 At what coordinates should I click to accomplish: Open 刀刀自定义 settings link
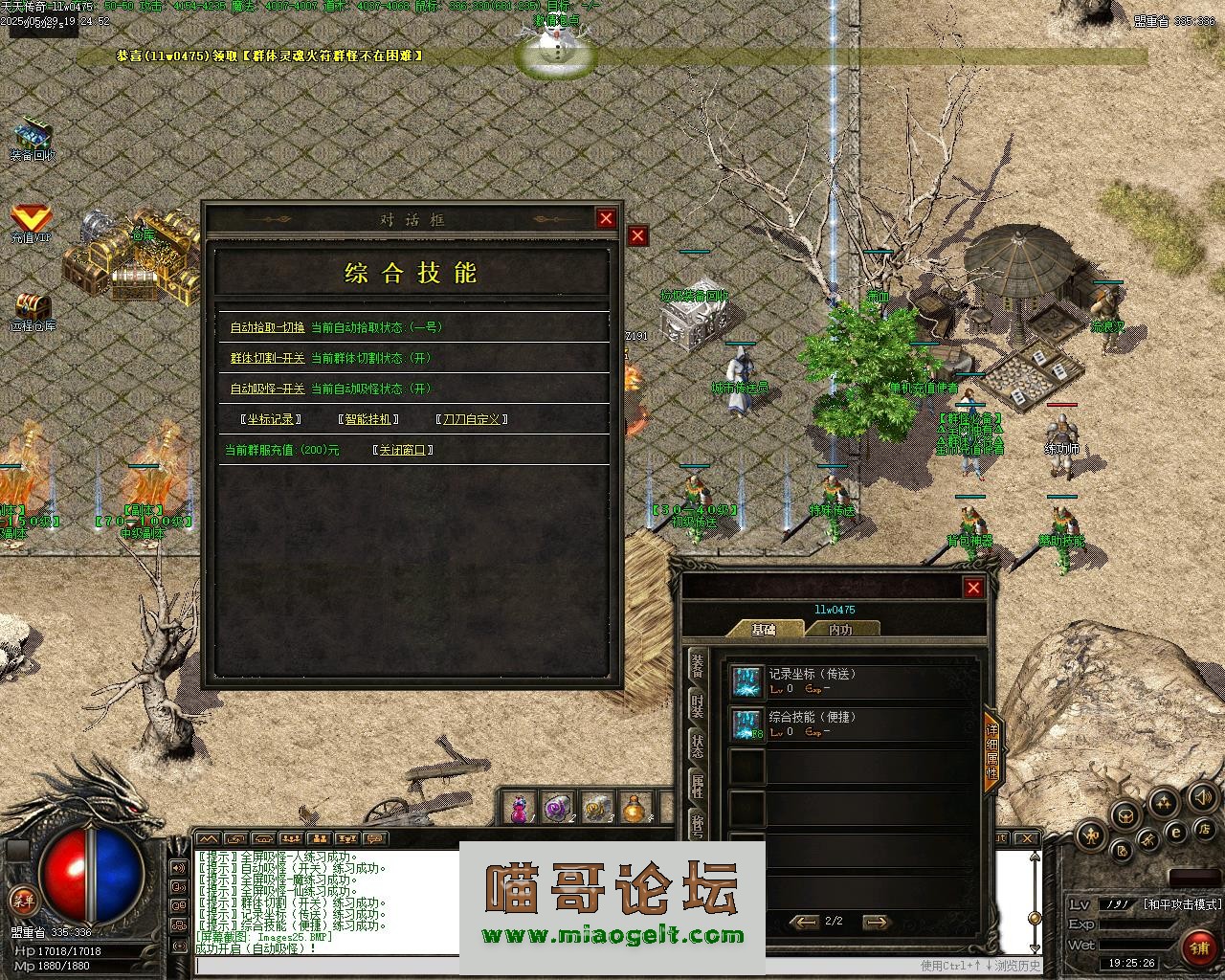[x=471, y=419]
